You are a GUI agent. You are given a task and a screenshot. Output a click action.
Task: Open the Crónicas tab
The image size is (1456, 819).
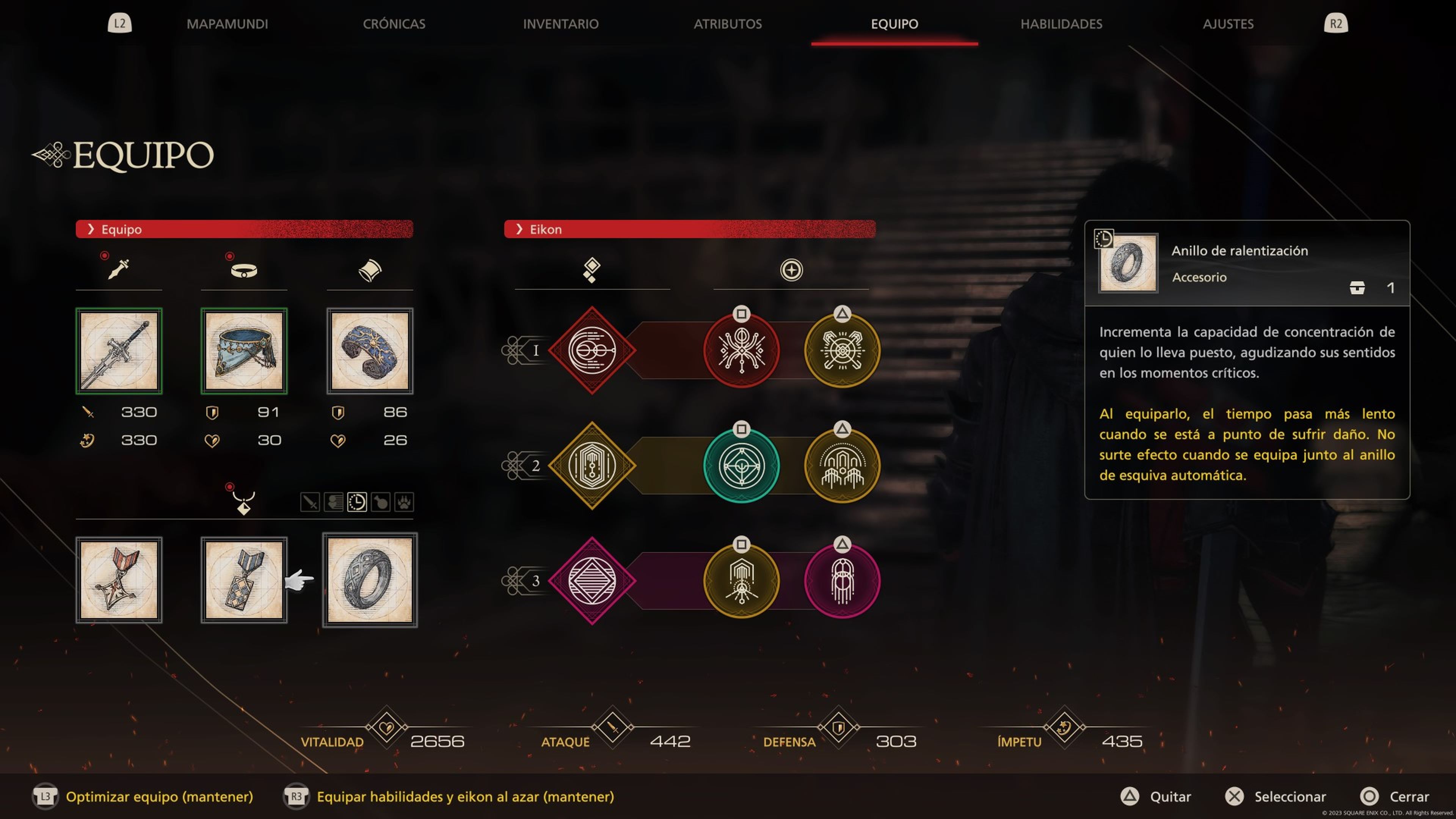tap(394, 24)
